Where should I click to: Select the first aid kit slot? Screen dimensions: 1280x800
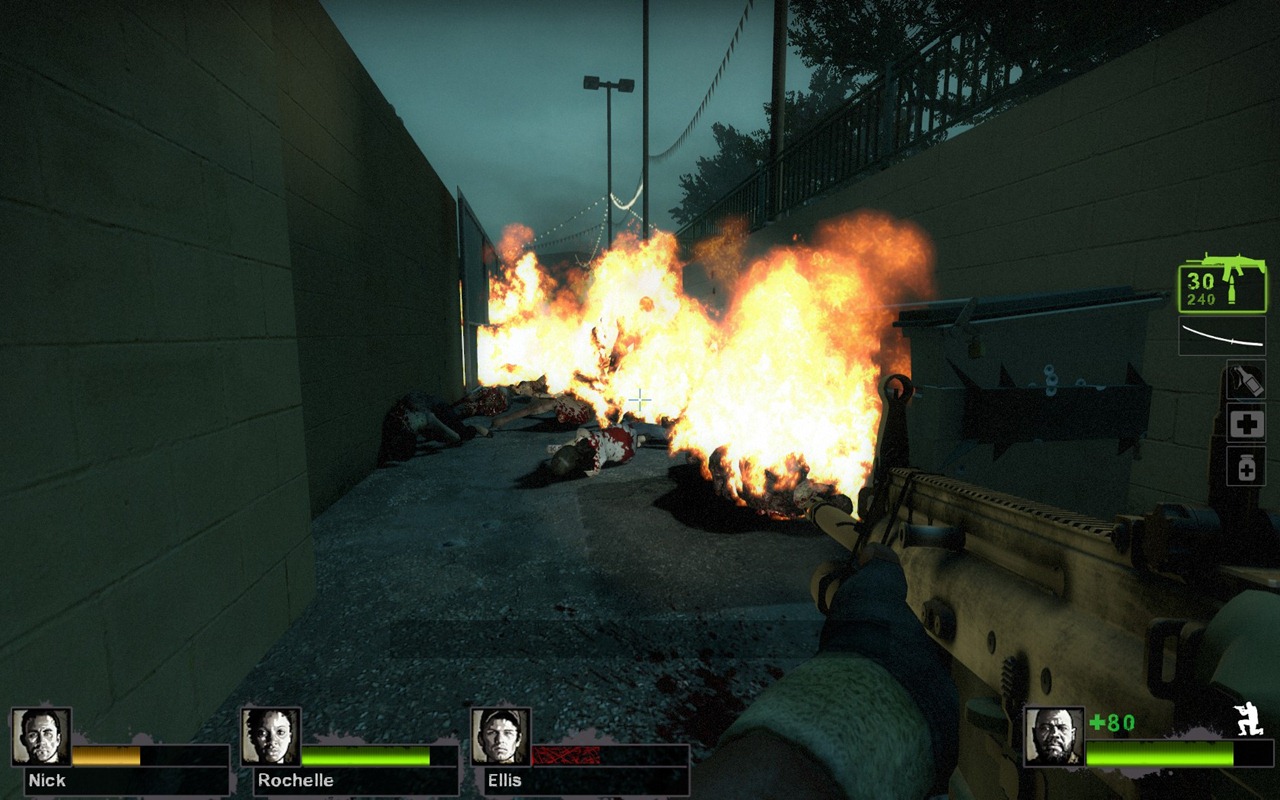[x=1246, y=424]
